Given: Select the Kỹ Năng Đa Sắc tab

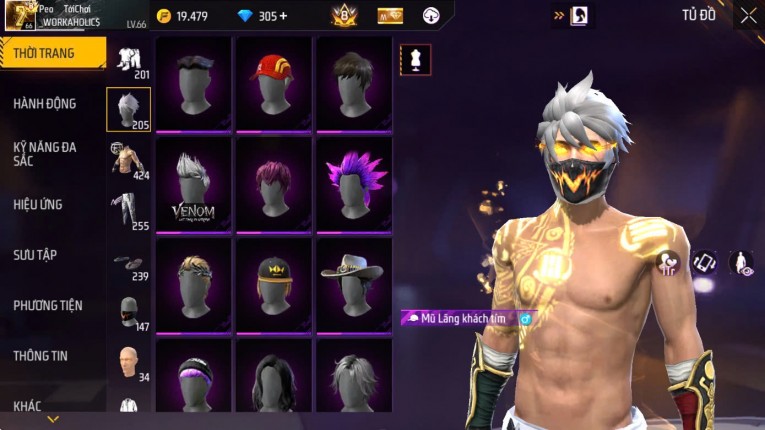Looking at the screenshot, I should point(45,153).
